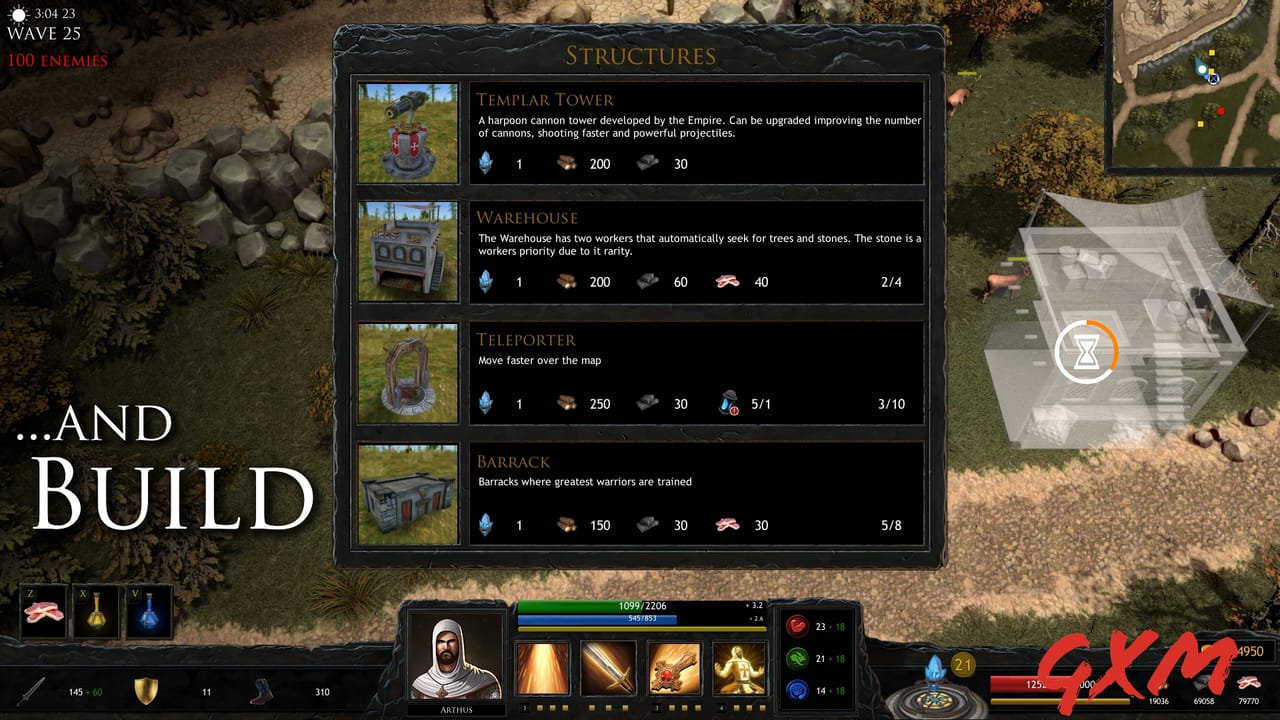Select the Warehouse title text

pyautogui.click(x=528, y=217)
